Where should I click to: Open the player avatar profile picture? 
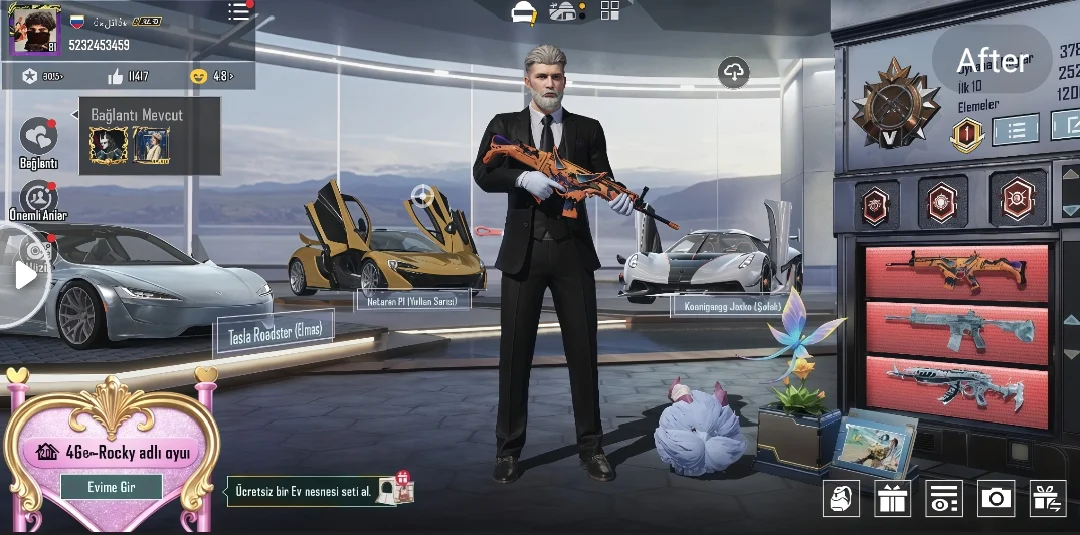(x=35, y=31)
